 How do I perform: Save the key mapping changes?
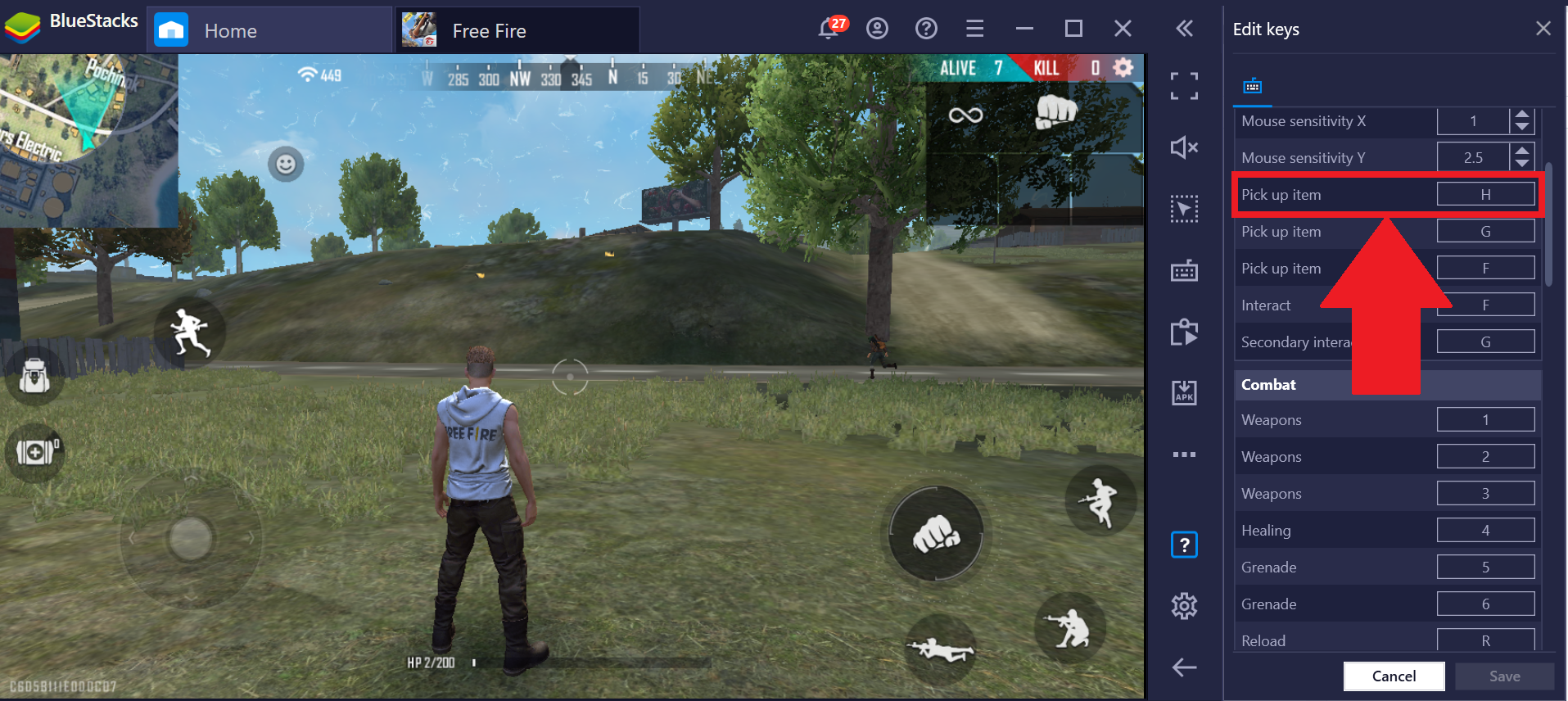pyautogui.click(x=1504, y=676)
